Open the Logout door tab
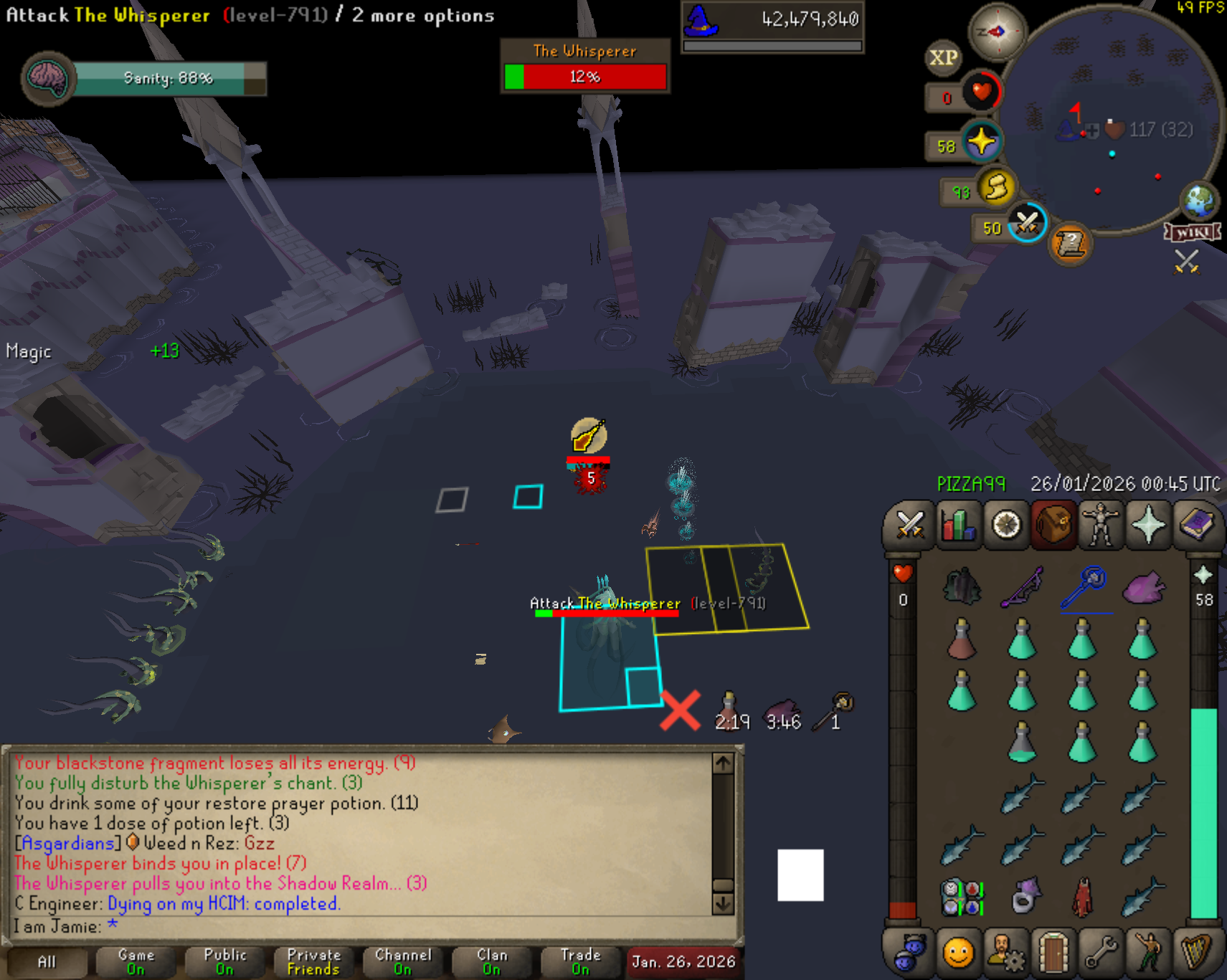 point(1053,953)
